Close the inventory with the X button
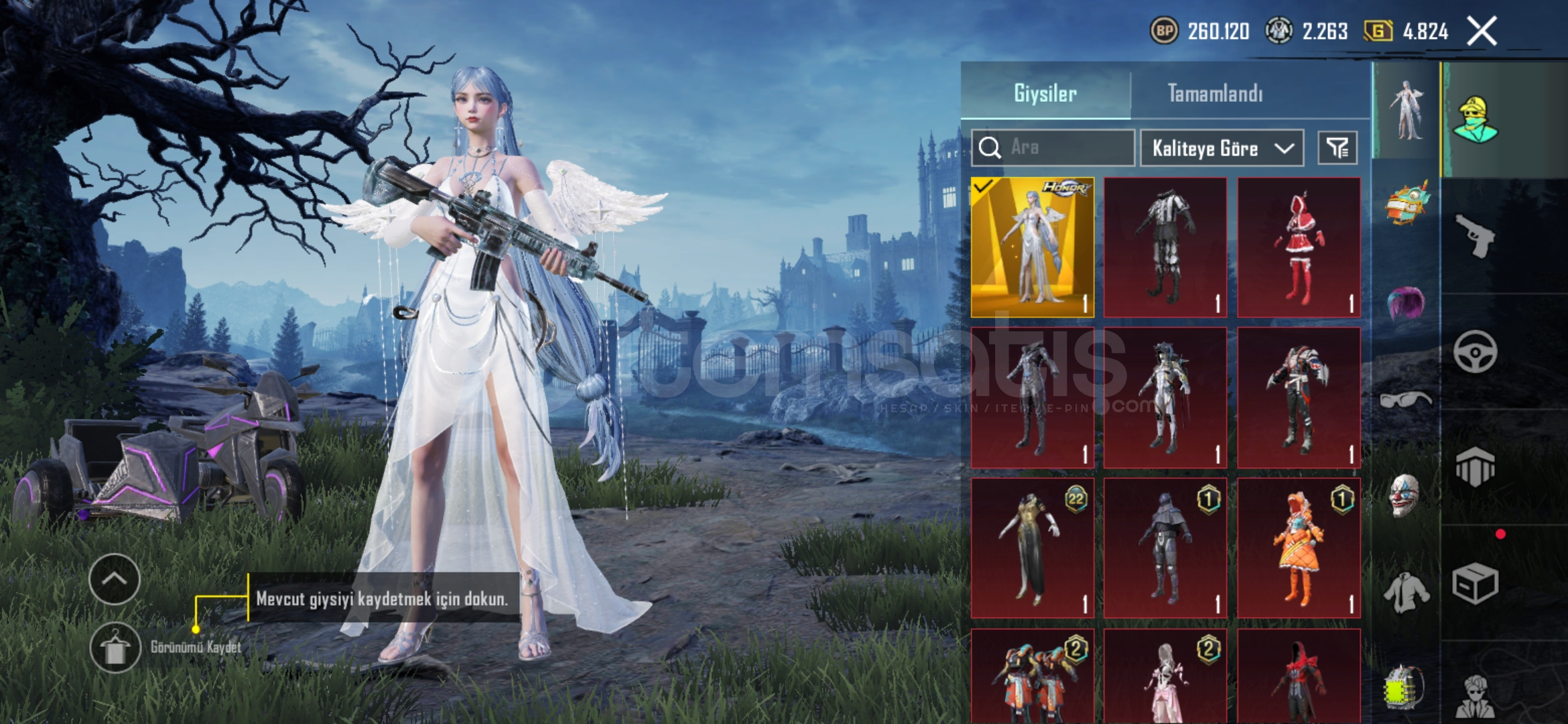The image size is (1568, 724). (x=1482, y=32)
